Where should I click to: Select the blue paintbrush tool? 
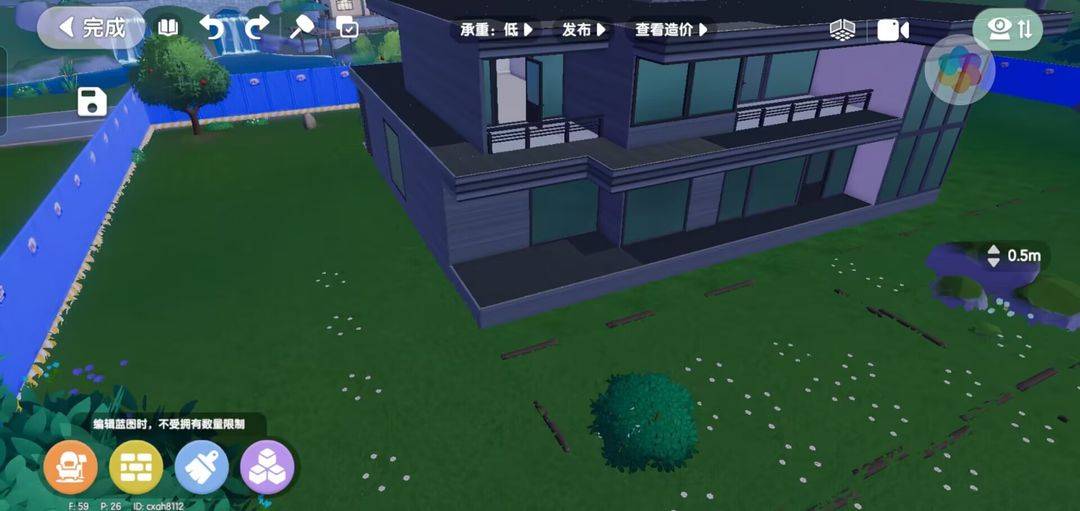point(201,467)
